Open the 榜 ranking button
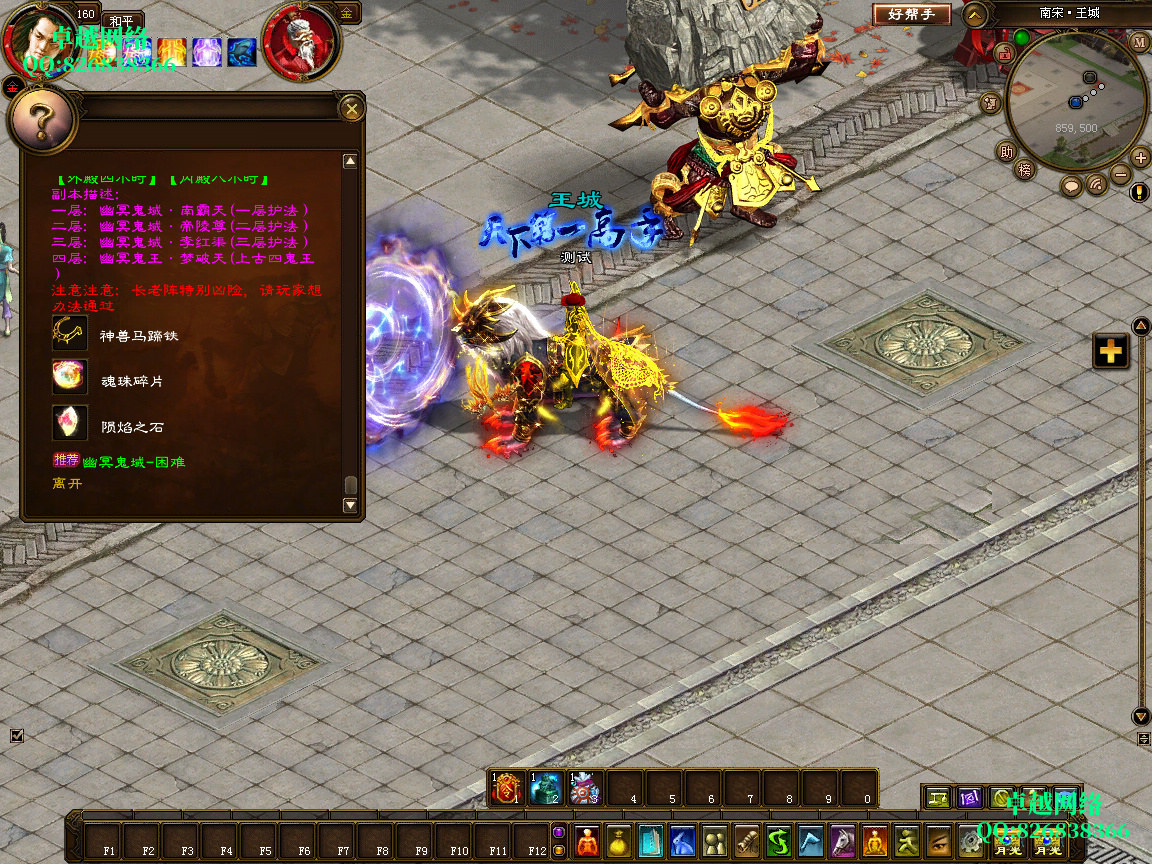1152x864 pixels. (x=1024, y=169)
